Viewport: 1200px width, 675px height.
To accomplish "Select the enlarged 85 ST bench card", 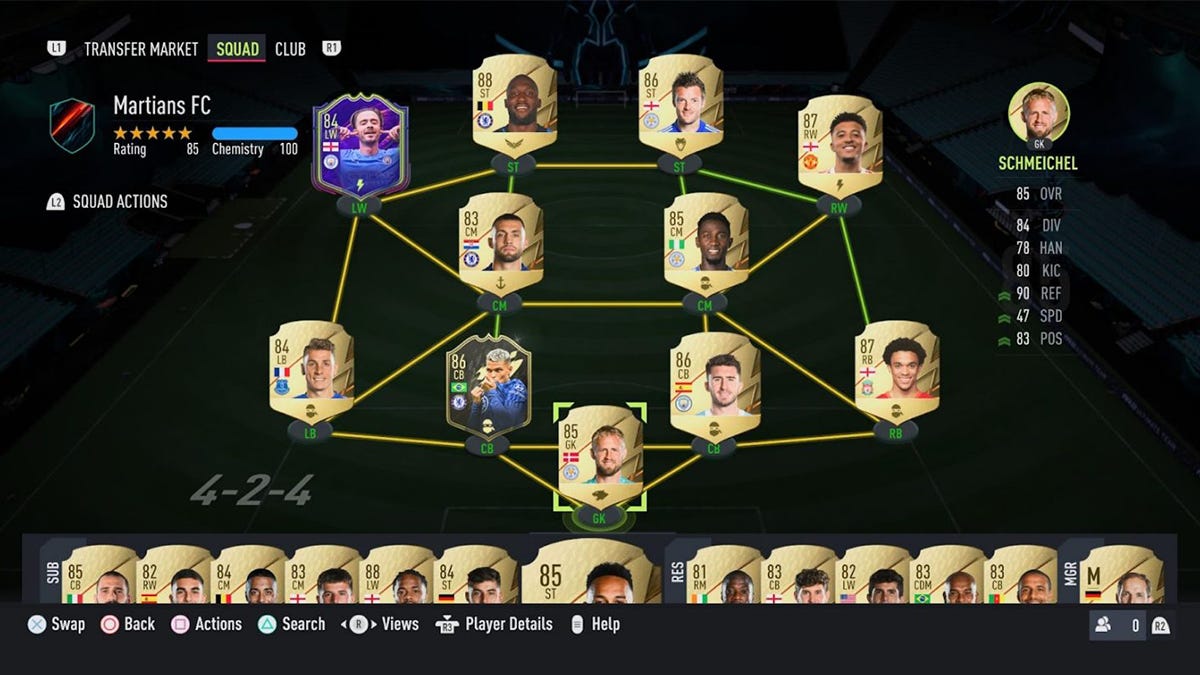I will point(590,572).
